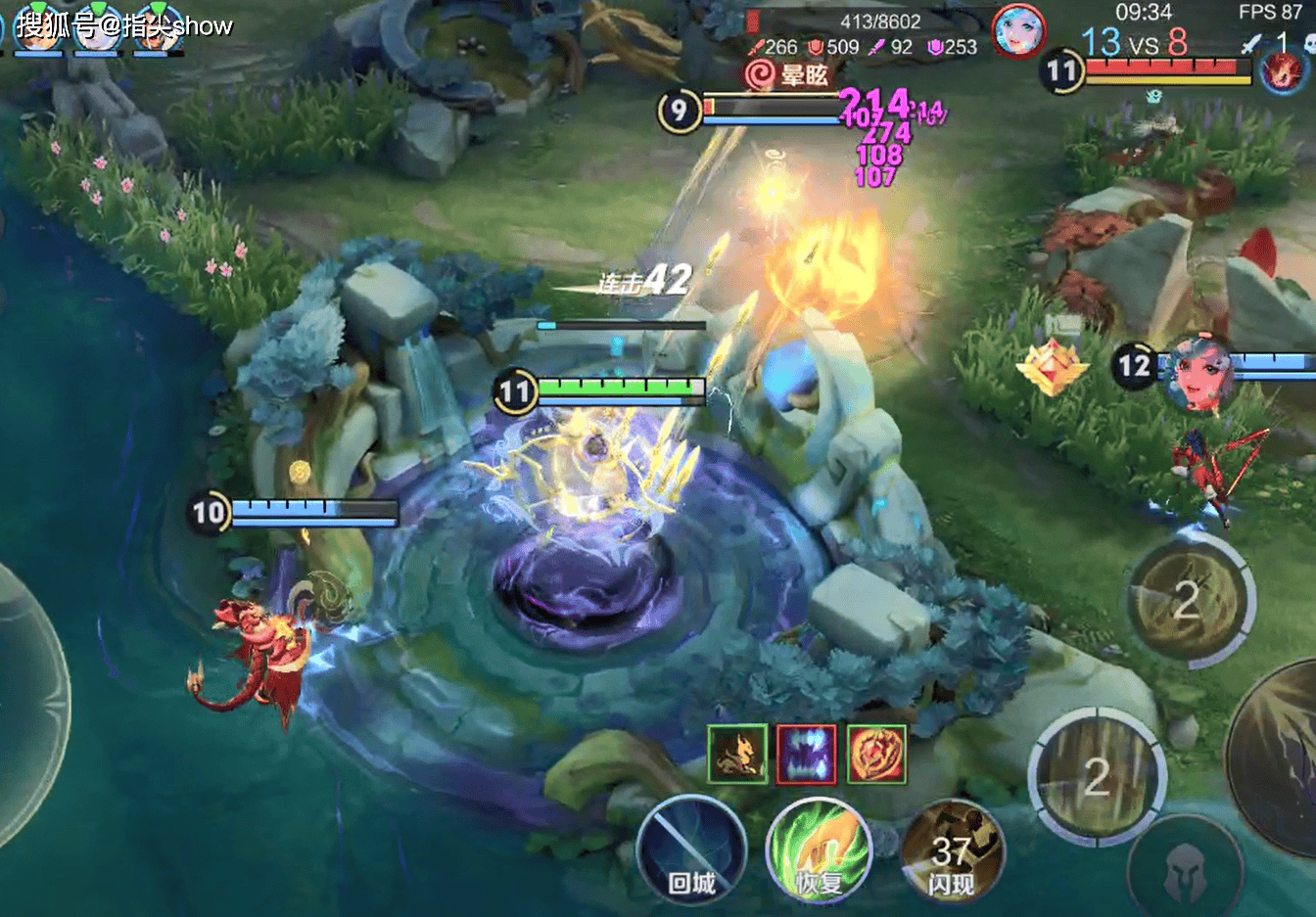The width and height of the screenshot is (1316, 917).
Task: Select the golden dragon icon slot
Action: [x=737, y=755]
